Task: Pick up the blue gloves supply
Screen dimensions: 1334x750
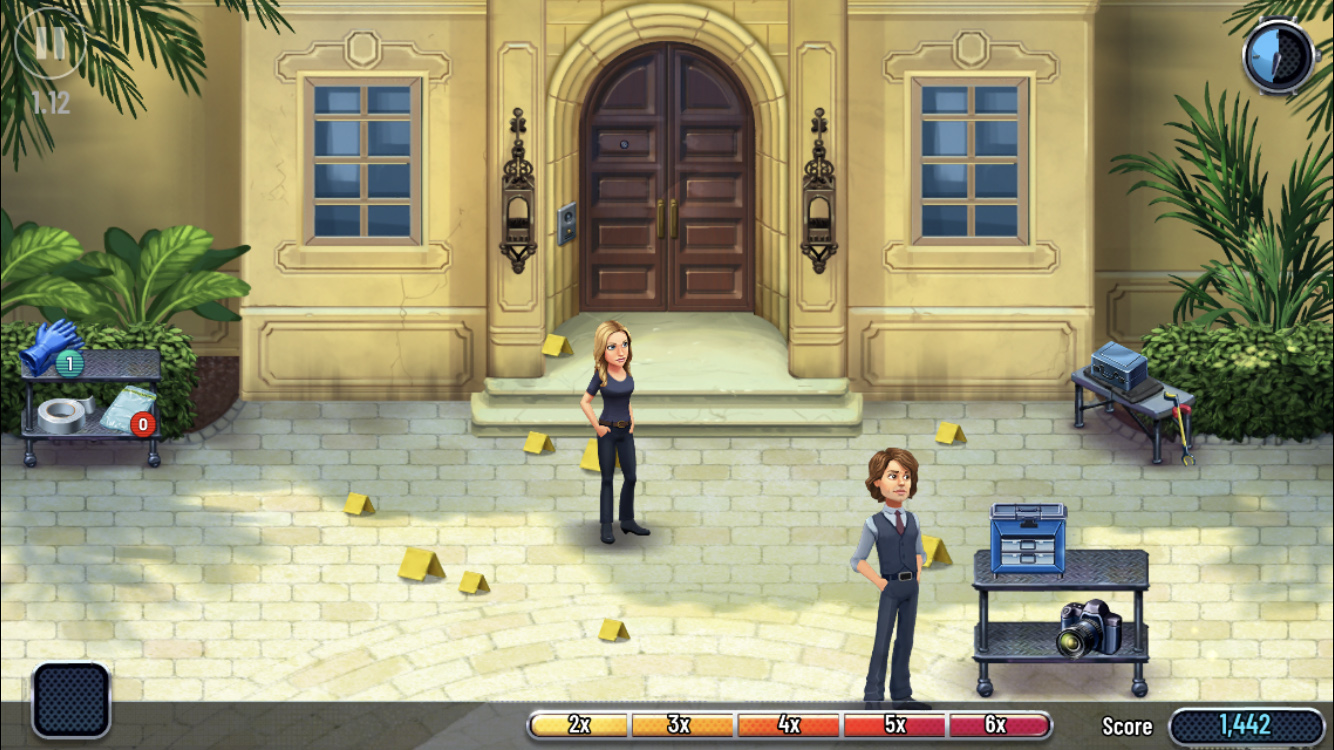Action: point(49,344)
